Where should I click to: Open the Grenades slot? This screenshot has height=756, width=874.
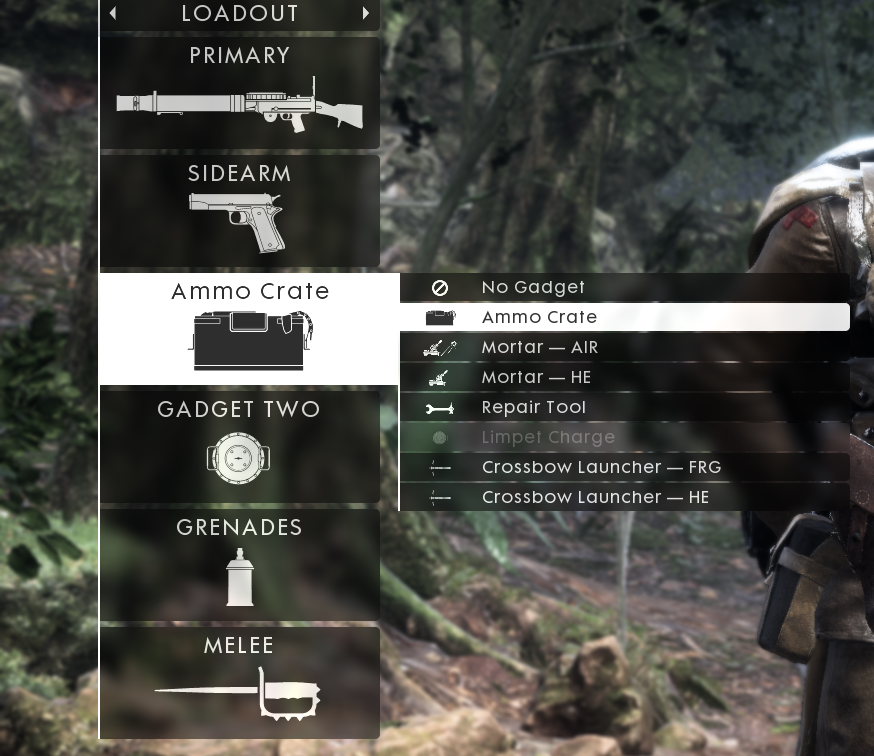pos(240,564)
